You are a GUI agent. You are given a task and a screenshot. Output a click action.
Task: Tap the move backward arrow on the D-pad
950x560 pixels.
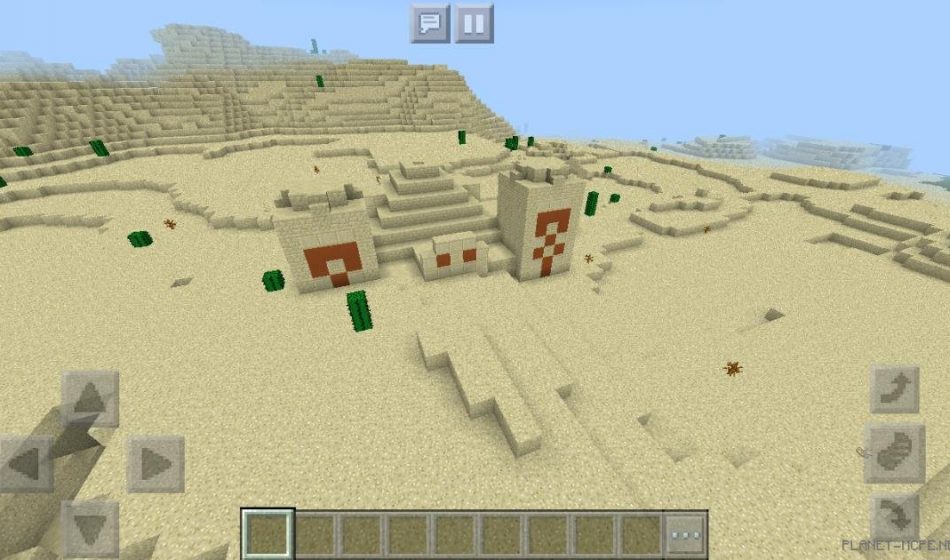90,529
